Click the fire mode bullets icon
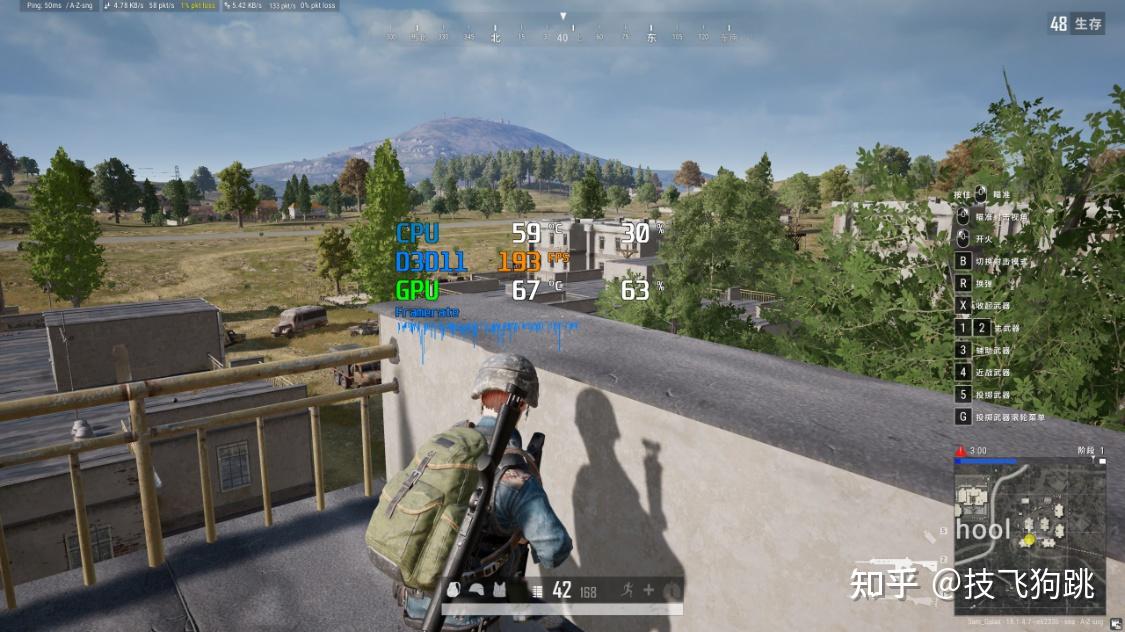 [537, 591]
